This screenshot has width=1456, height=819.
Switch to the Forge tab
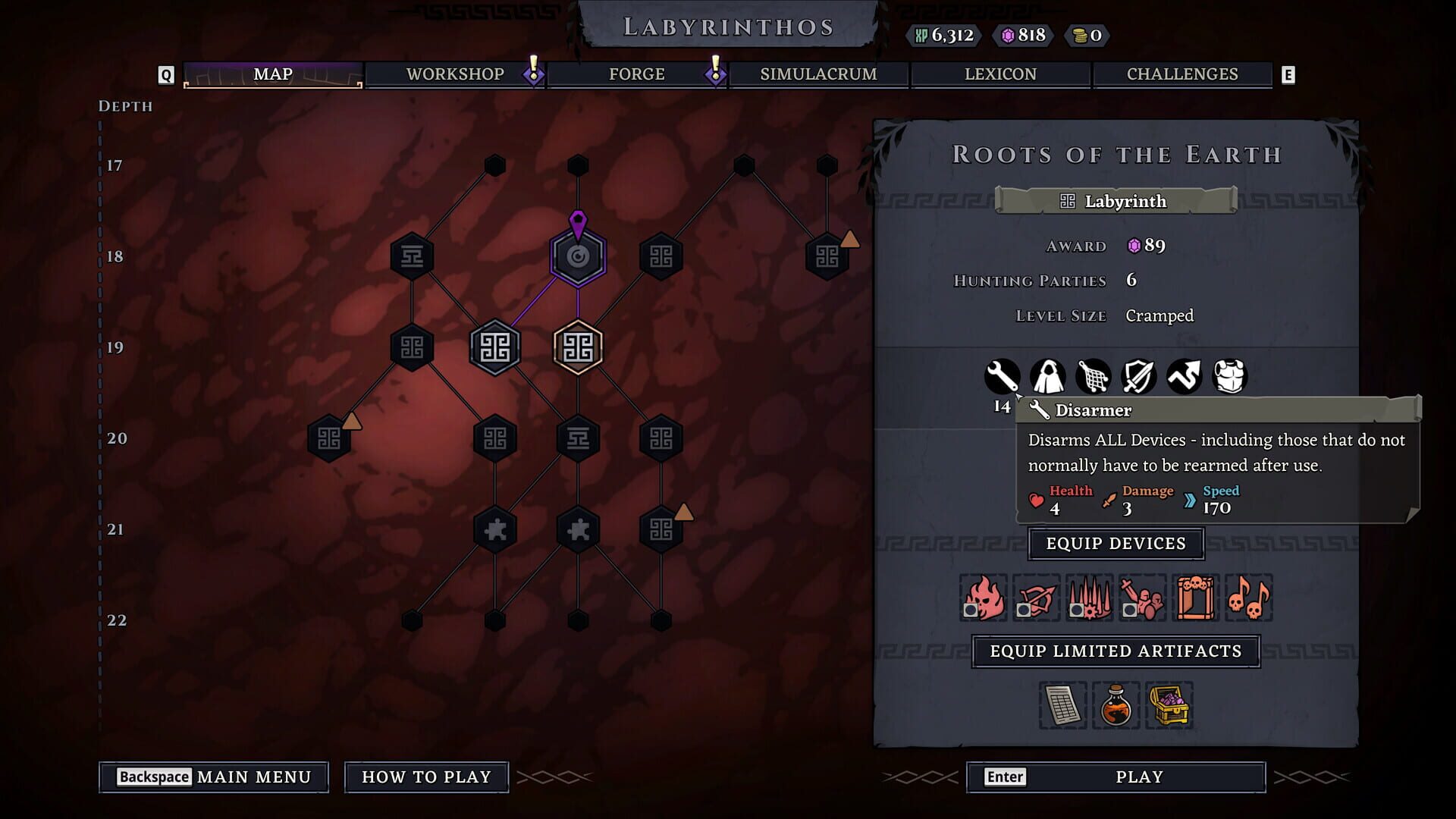(635, 74)
